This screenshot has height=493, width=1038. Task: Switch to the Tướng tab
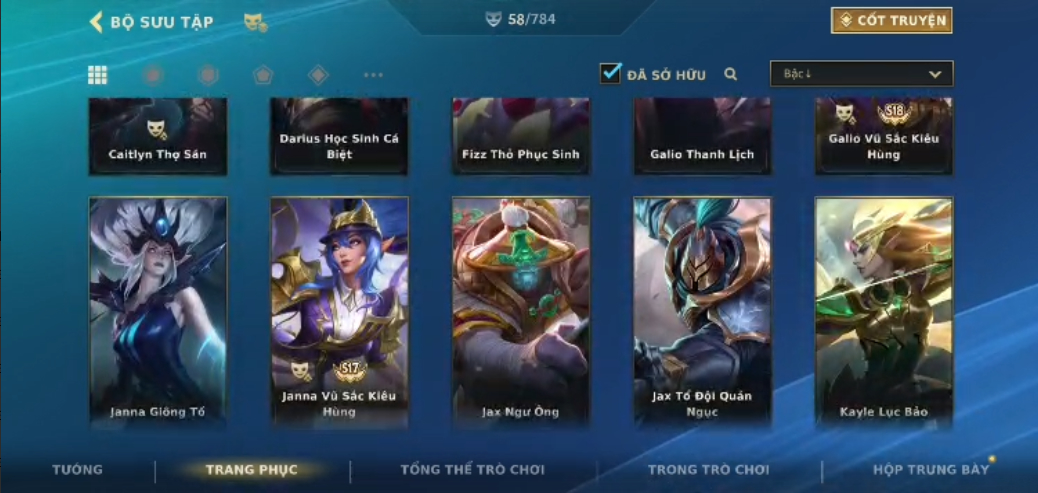click(x=77, y=470)
